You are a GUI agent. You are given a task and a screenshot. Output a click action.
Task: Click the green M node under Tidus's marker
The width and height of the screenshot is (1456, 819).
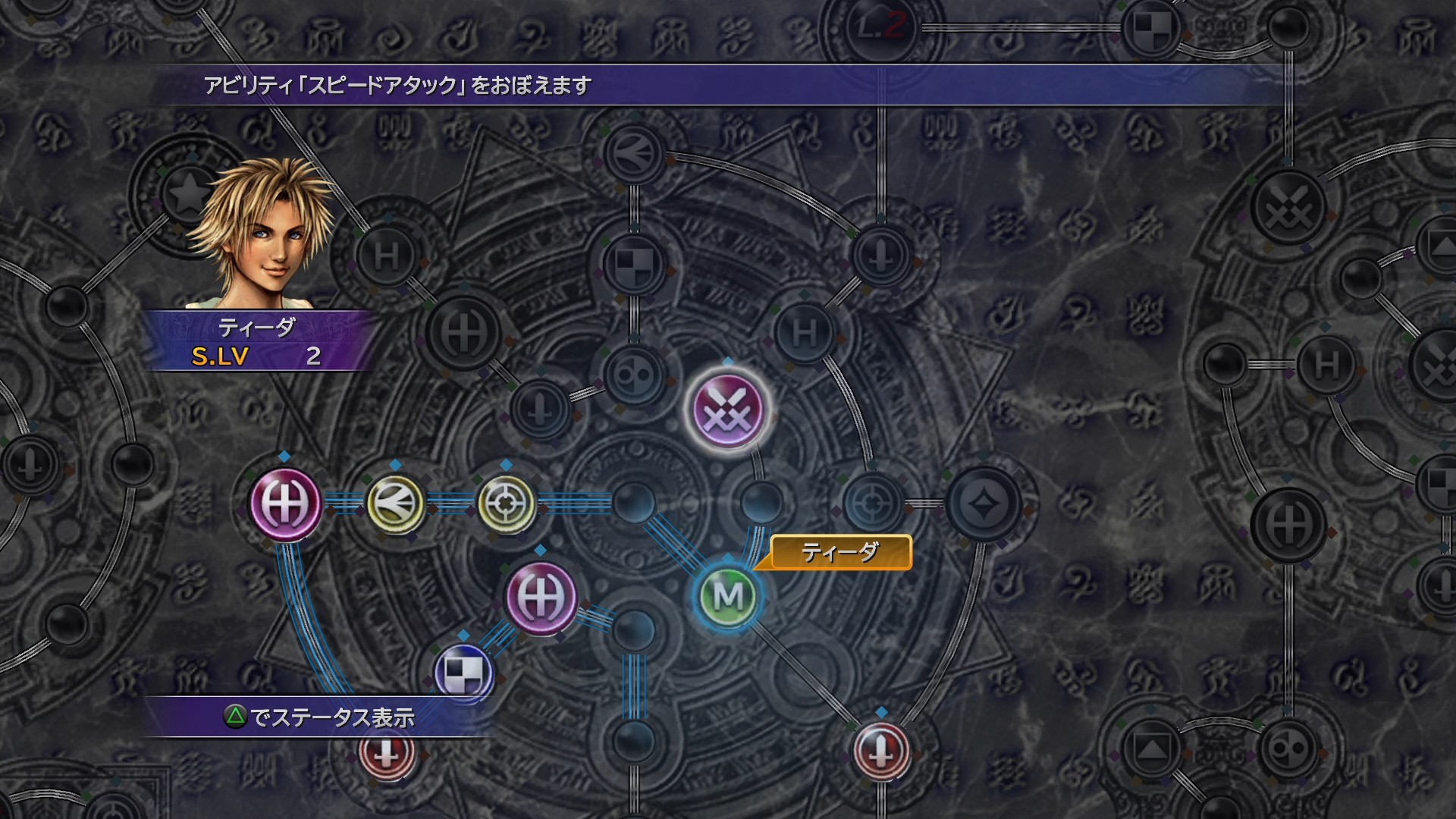pyautogui.click(x=728, y=597)
